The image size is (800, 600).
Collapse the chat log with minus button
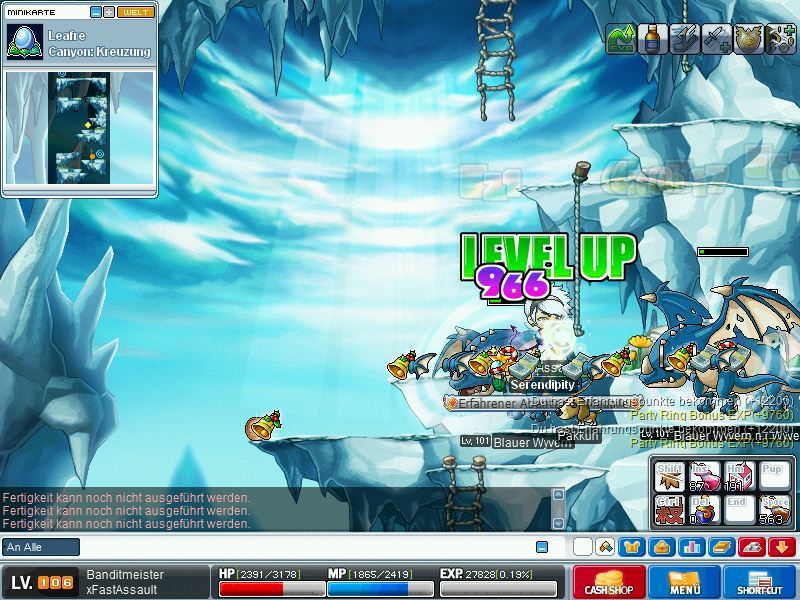pos(542,547)
